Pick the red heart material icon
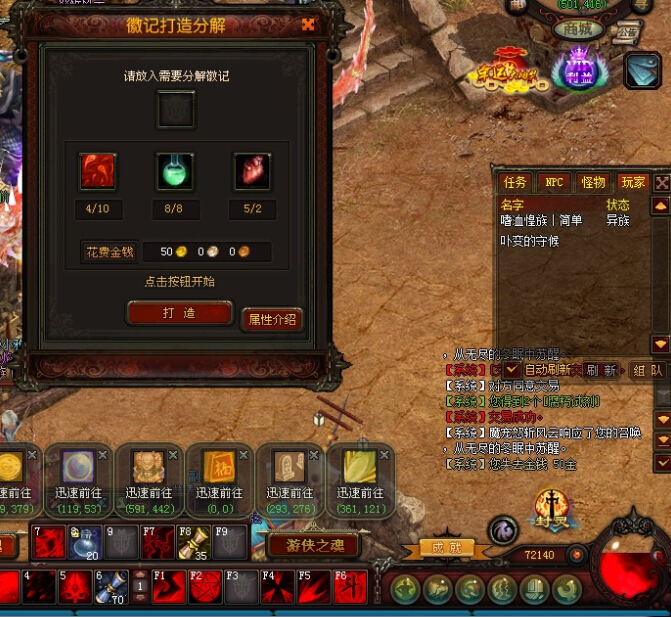The height and width of the screenshot is (617, 671). [x=252, y=171]
